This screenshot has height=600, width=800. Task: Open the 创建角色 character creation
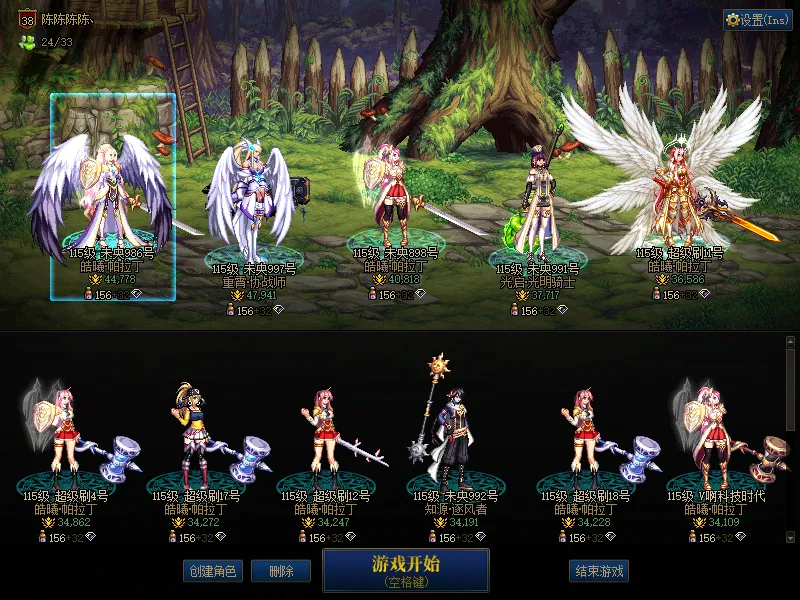point(211,571)
